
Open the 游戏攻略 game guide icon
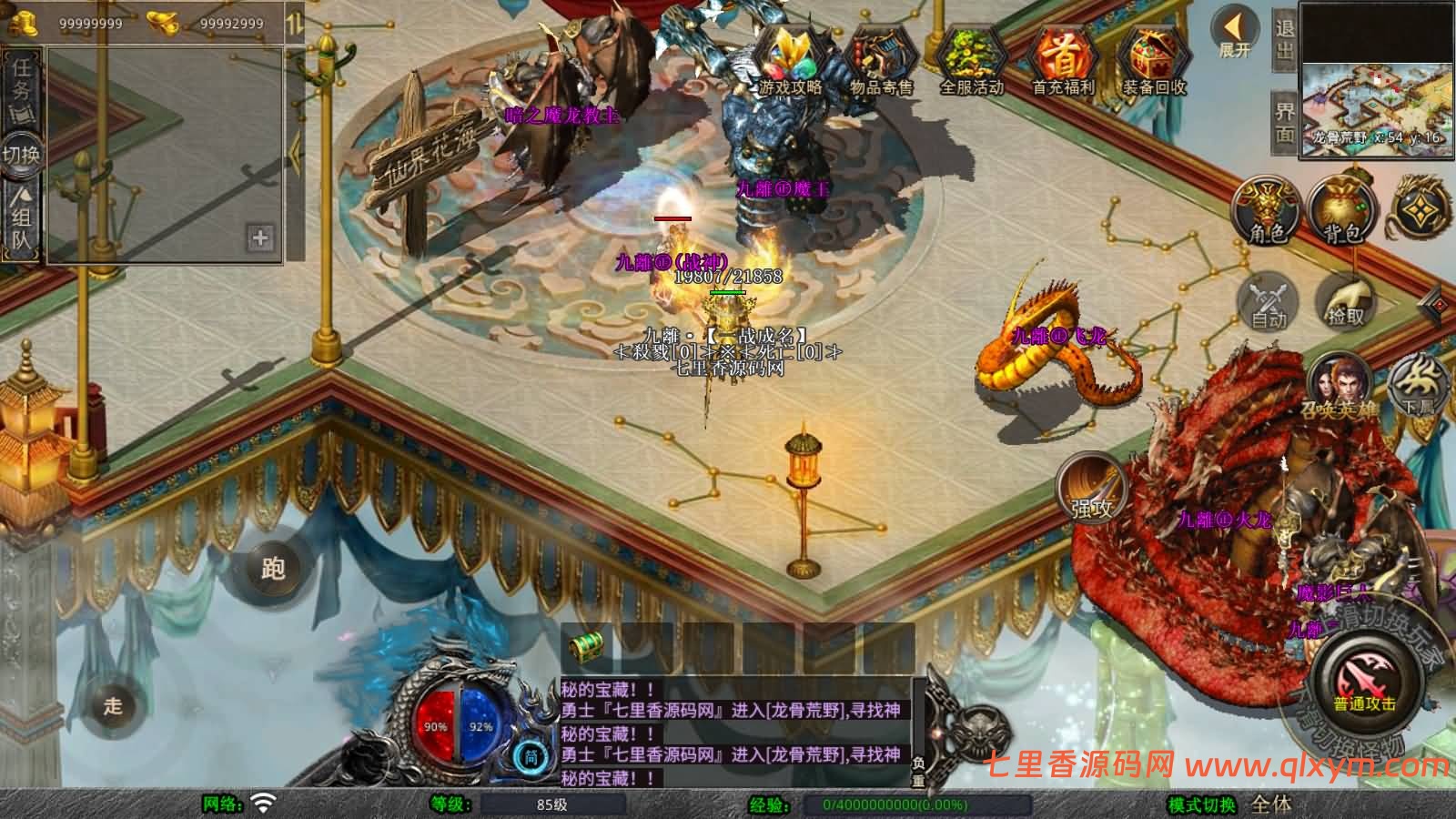pos(790,59)
